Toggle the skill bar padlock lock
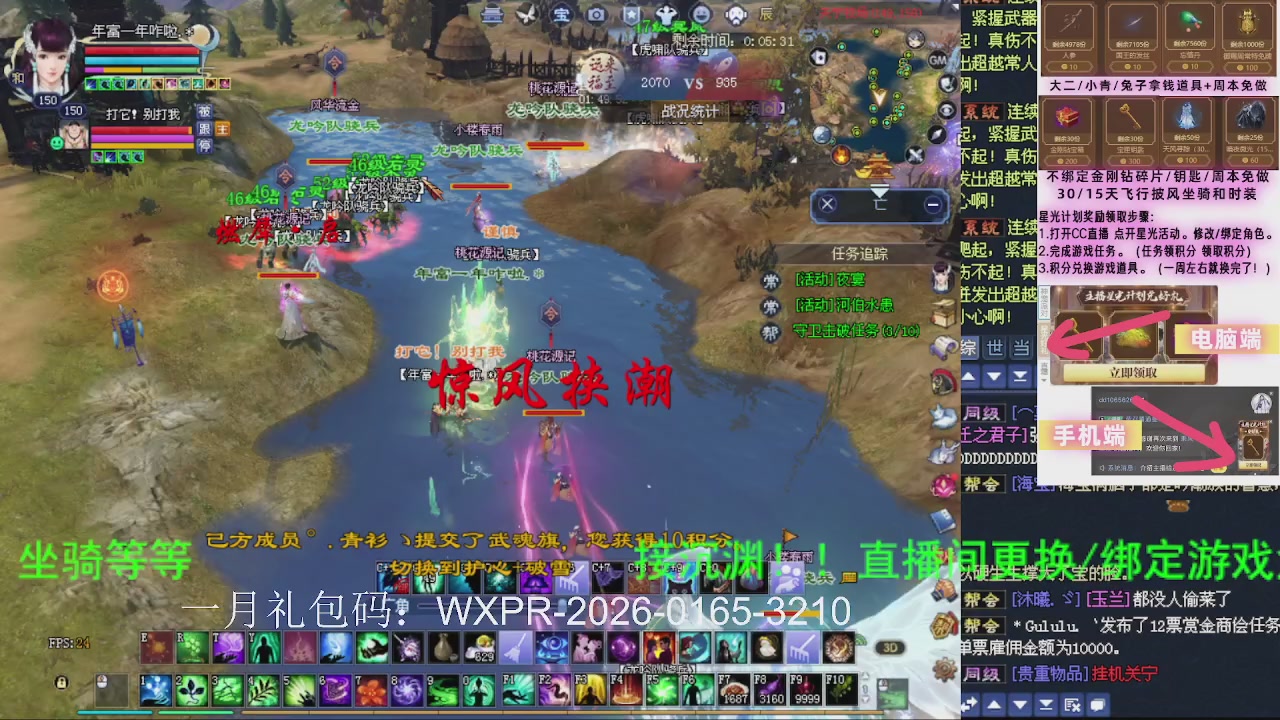The height and width of the screenshot is (720, 1280). pyautogui.click(x=62, y=683)
